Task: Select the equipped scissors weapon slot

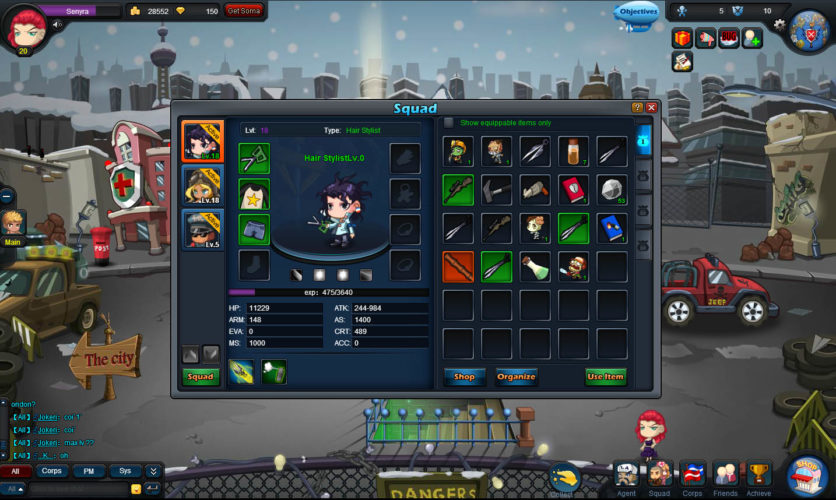Action: (254, 158)
